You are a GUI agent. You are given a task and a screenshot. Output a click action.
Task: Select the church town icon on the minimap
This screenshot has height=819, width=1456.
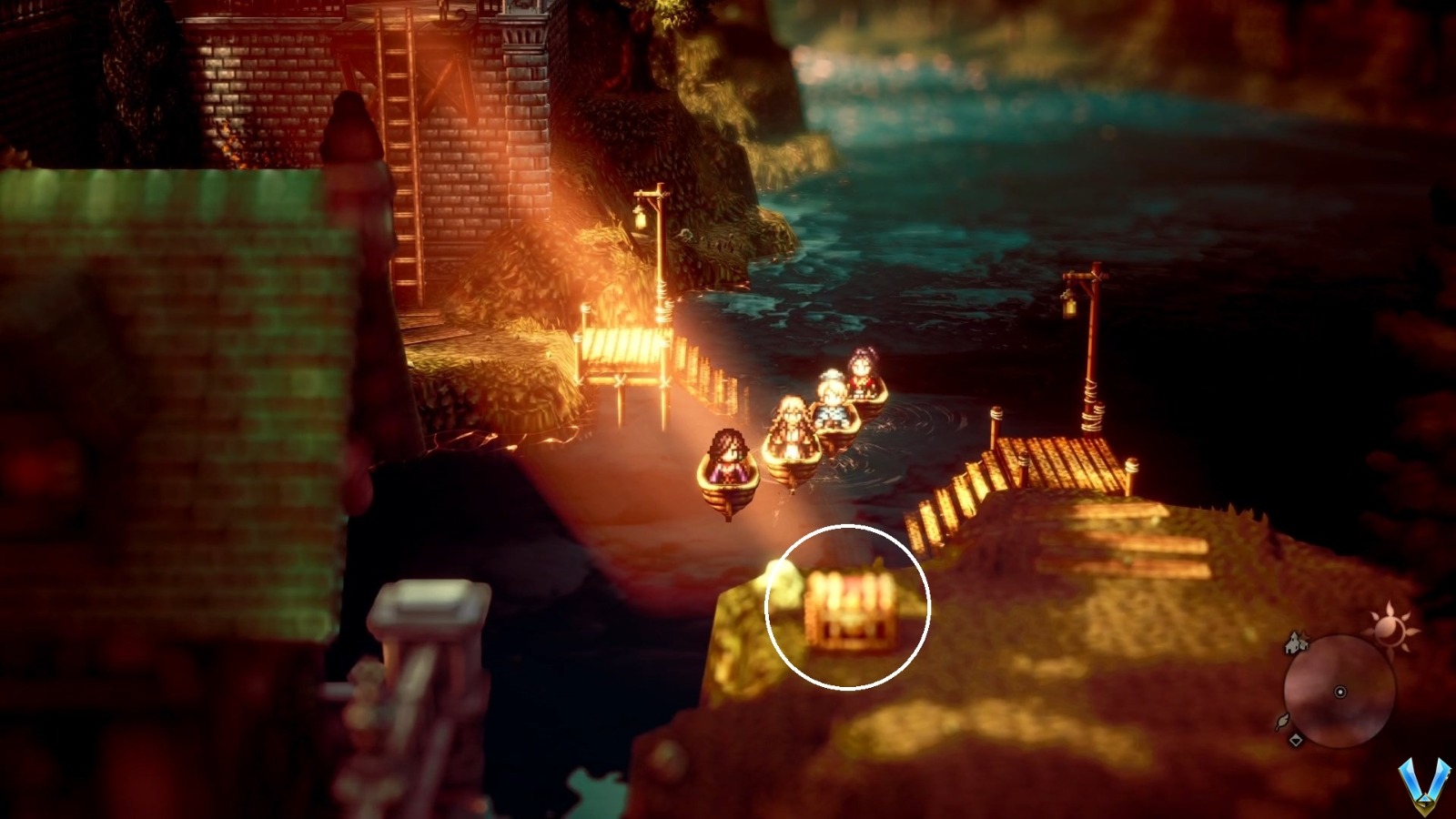pos(1294,644)
